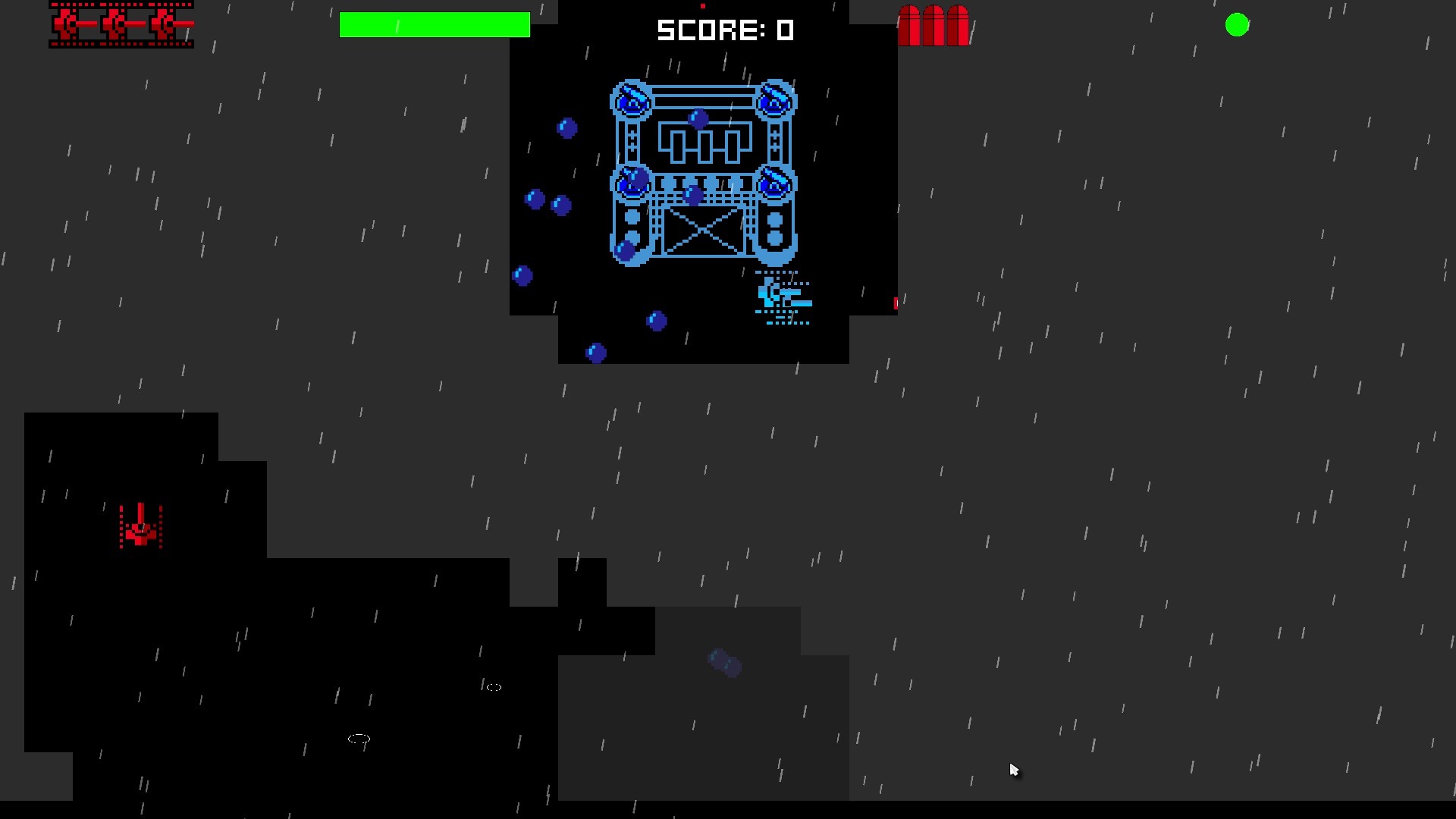Click the small crater near screen bottom

(359, 738)
